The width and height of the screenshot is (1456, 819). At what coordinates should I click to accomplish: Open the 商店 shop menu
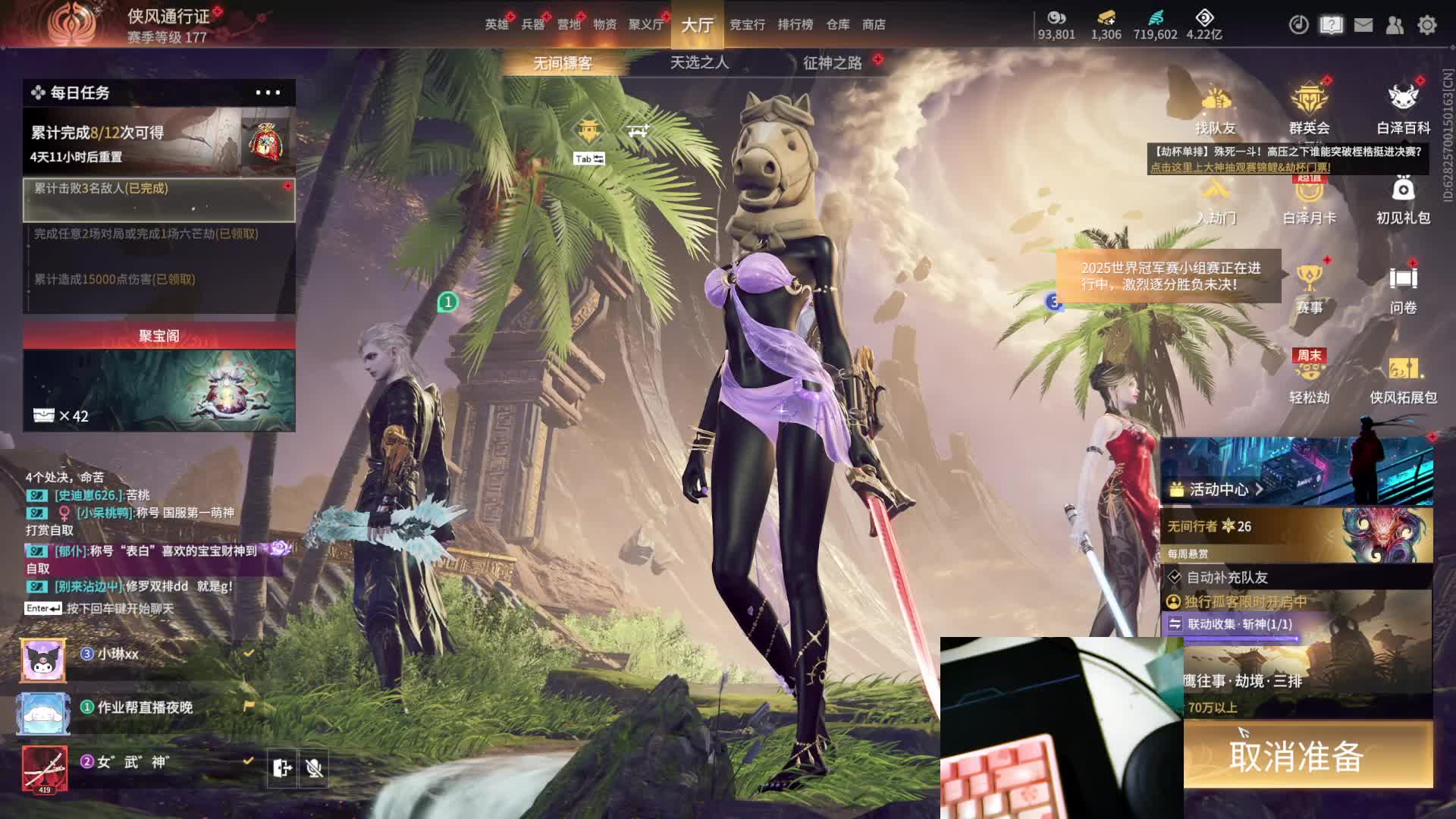tap(874, 24)
